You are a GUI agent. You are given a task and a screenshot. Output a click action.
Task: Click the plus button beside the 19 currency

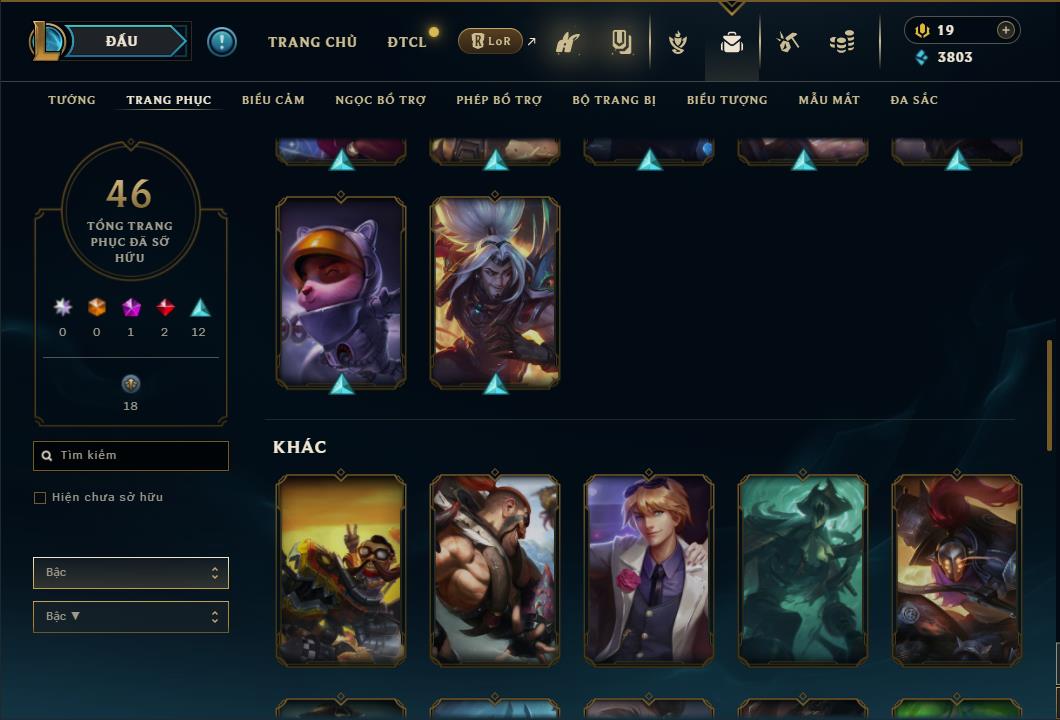(1006, 30)
